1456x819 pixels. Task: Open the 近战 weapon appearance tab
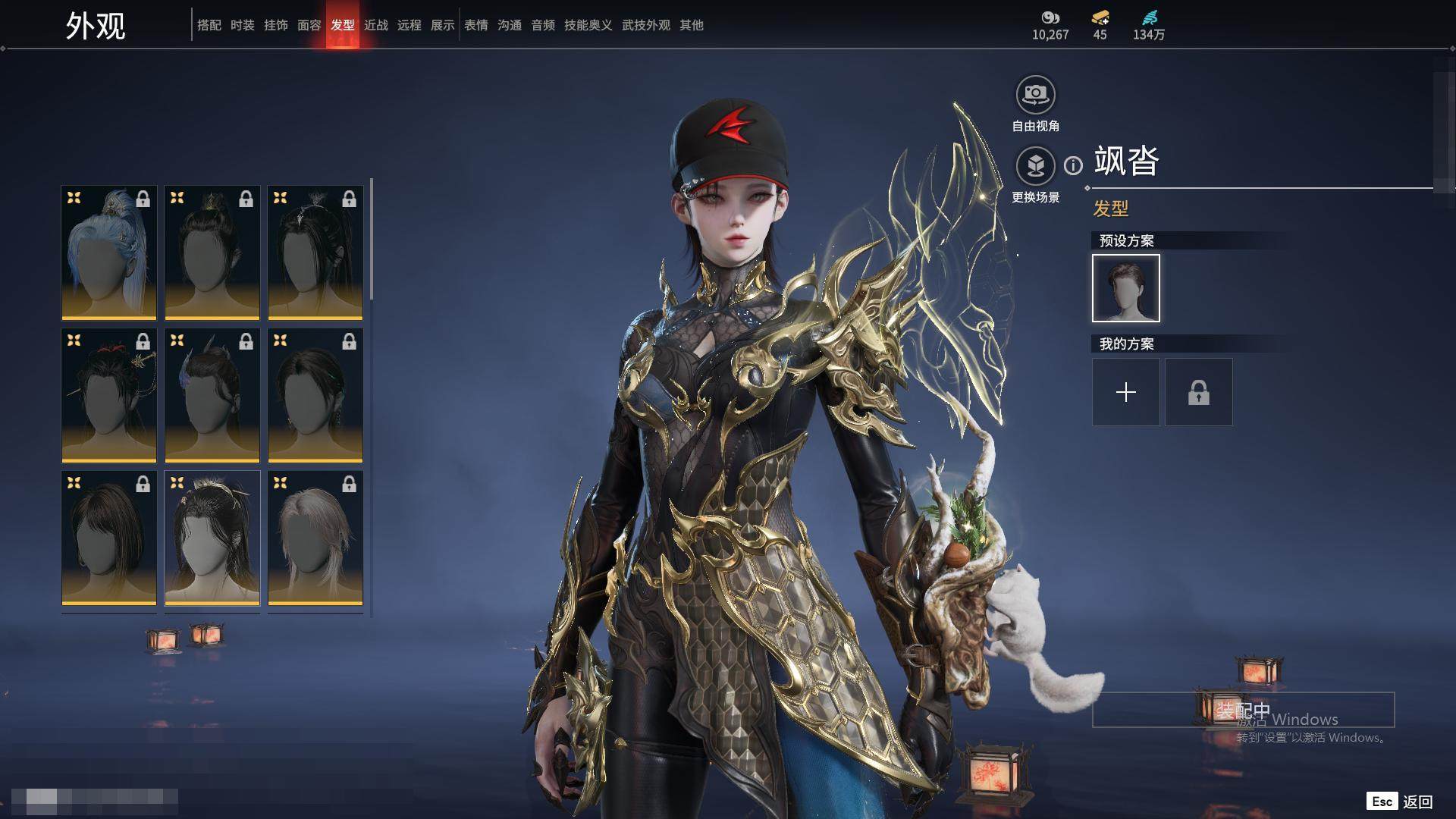376,25
